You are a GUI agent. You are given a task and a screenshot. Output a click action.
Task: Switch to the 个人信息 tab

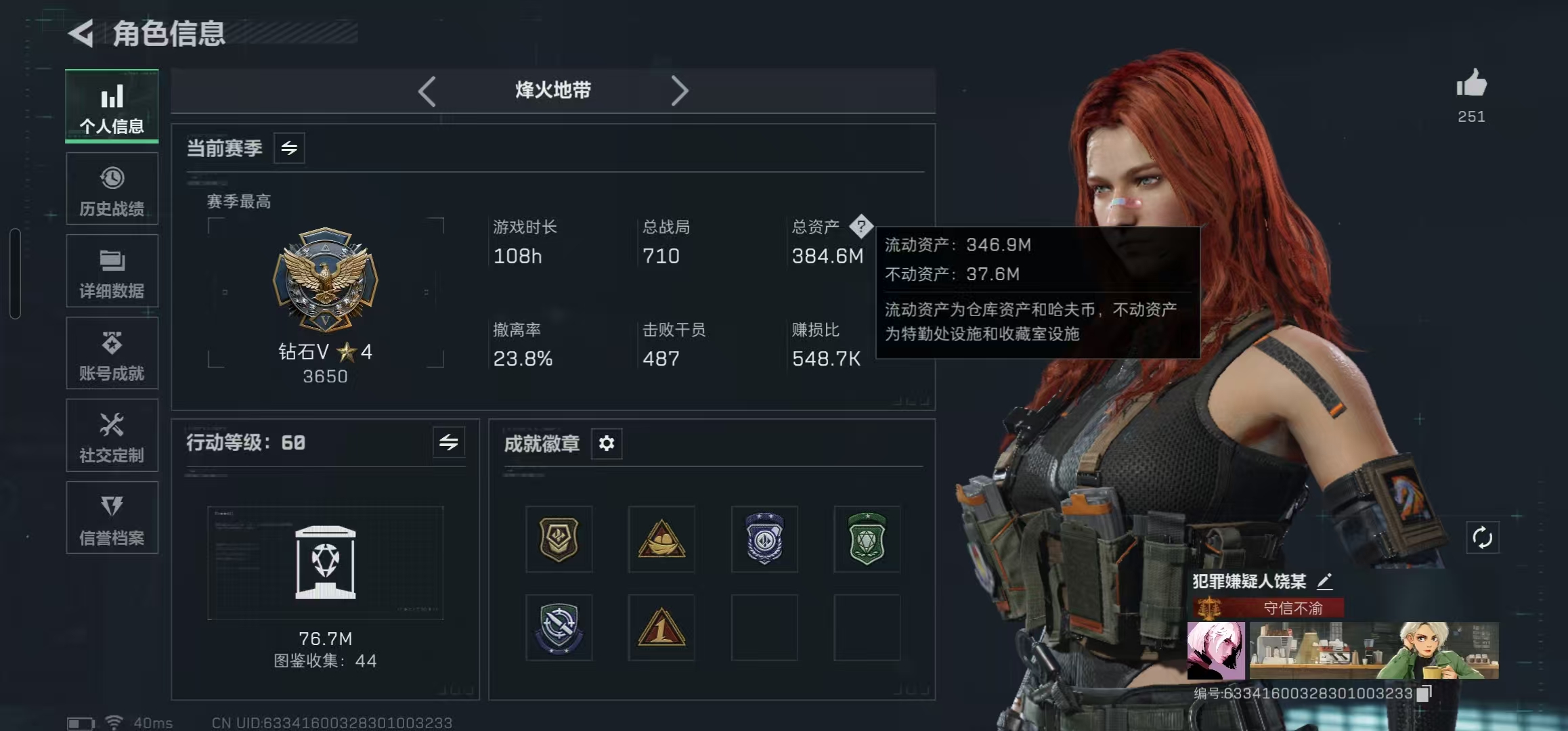click(112, 106)
